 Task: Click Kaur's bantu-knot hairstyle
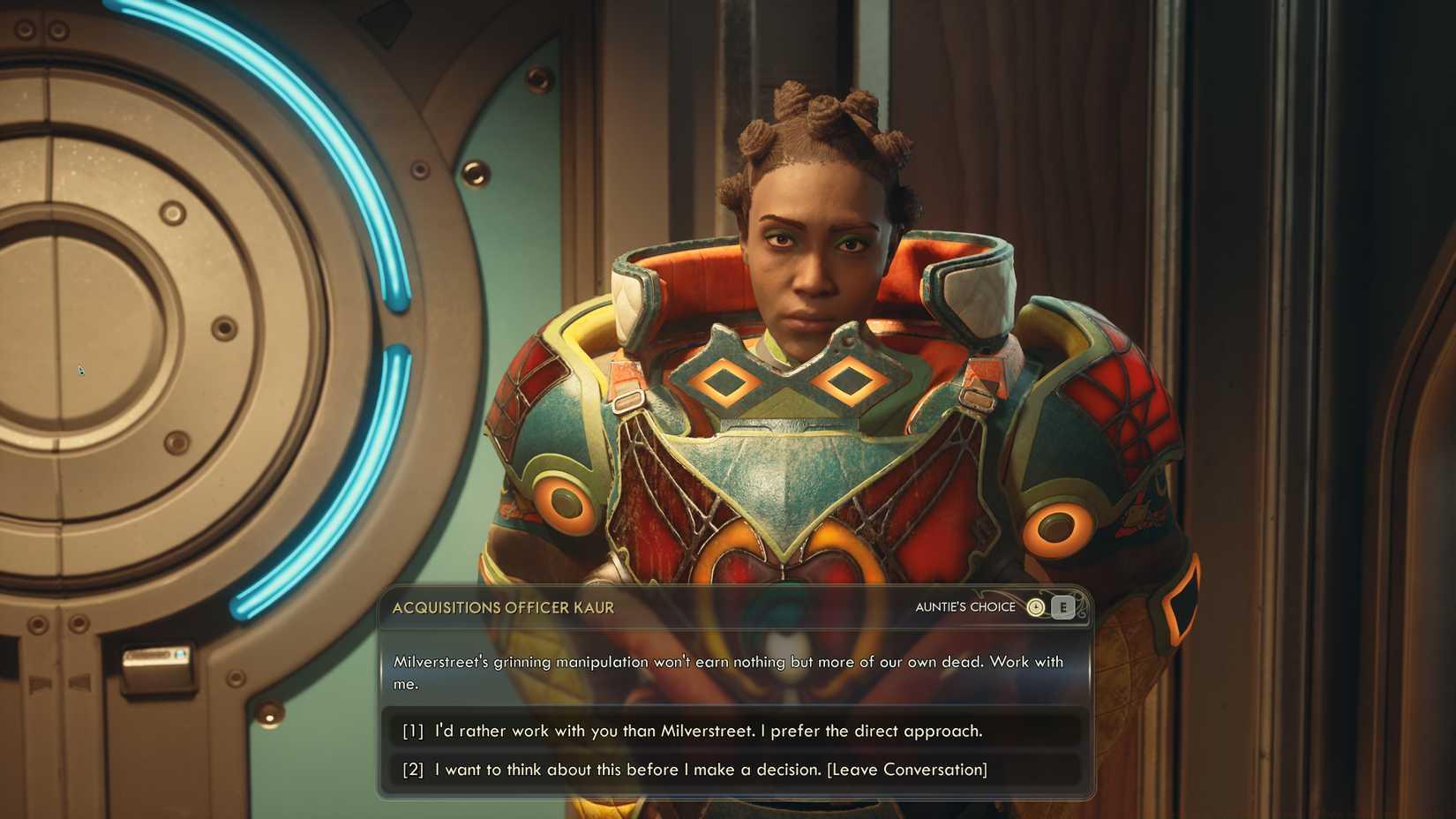(x=821, y=124)
